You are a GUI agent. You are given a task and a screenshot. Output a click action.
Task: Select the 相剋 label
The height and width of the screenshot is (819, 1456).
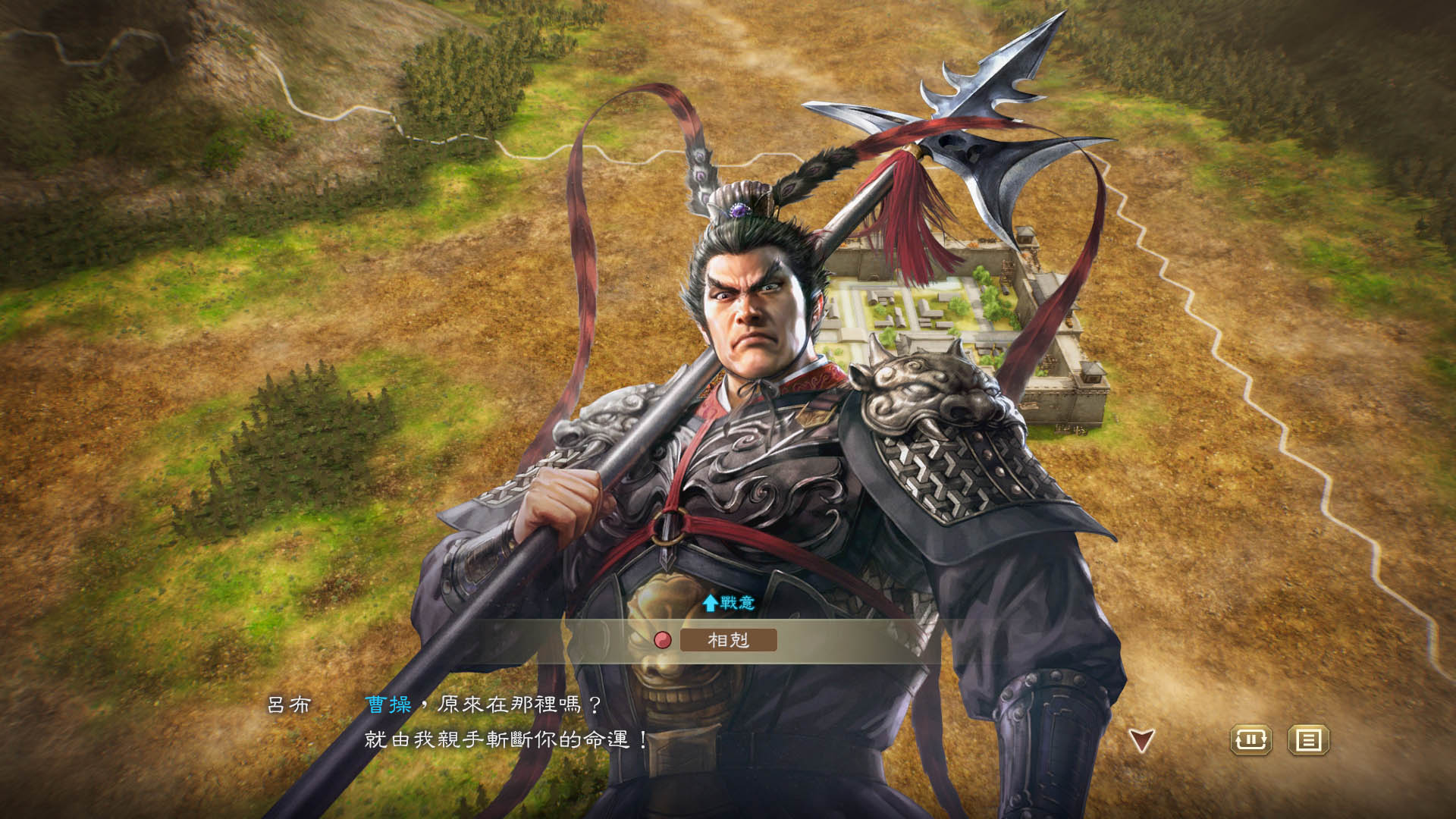728,640
